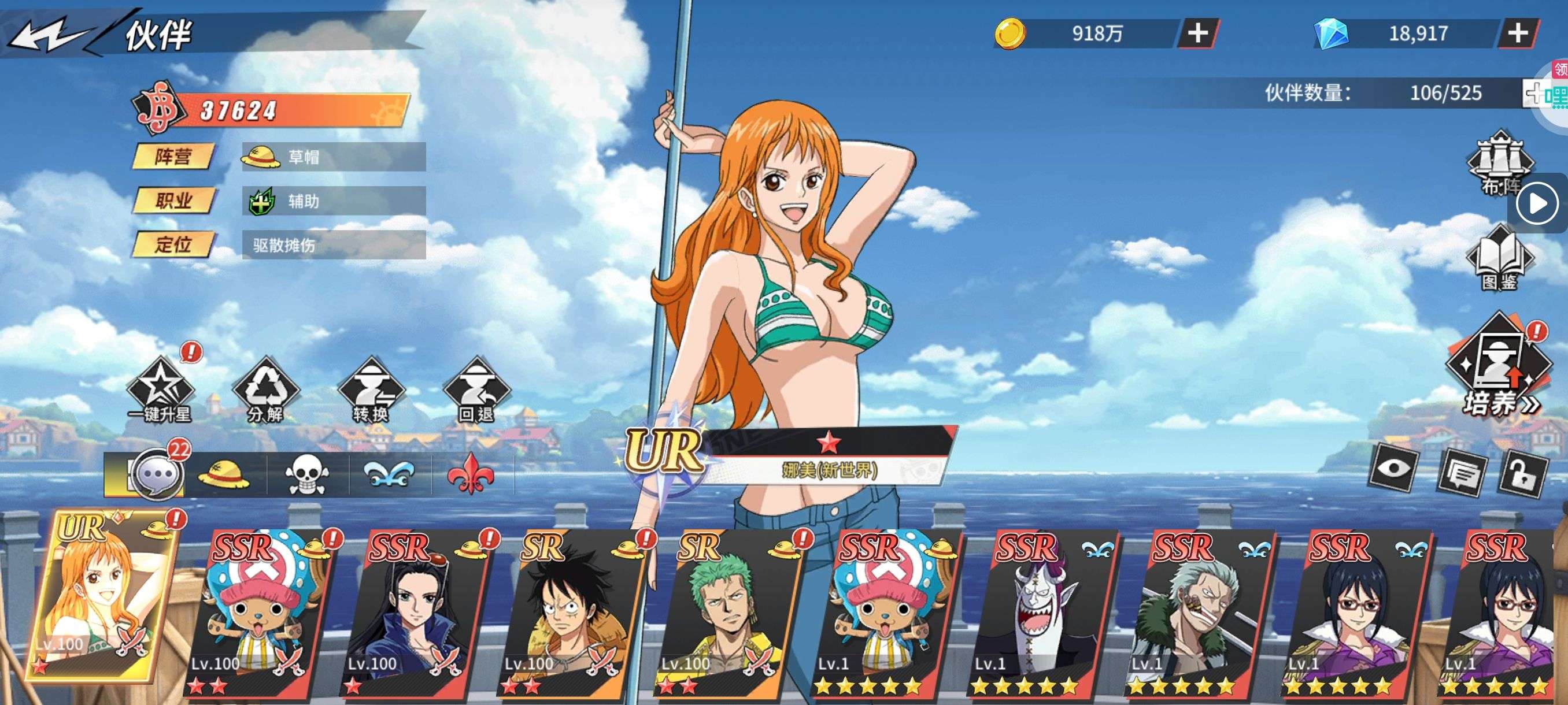Filter partners by skull pirate faction
The height and width of the screenshot is (705, 1568).
(306, 475)
